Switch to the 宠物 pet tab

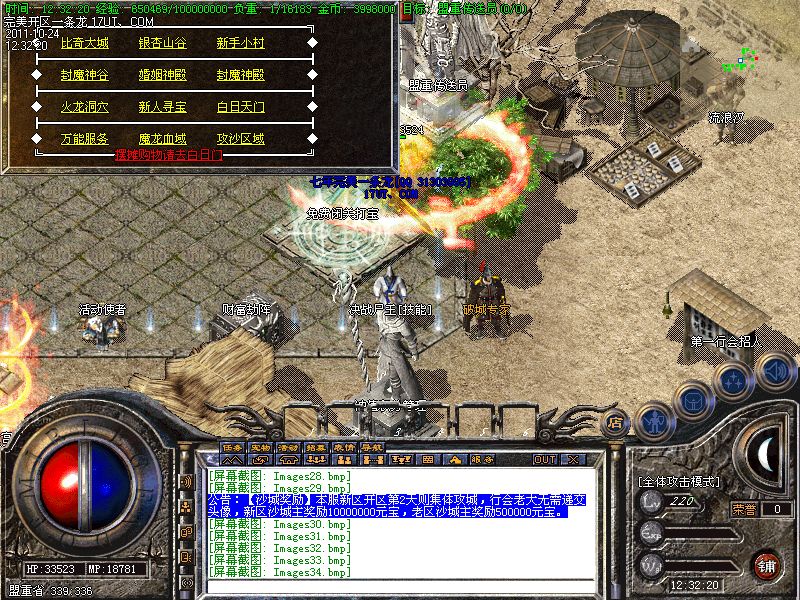pos(261,446)
